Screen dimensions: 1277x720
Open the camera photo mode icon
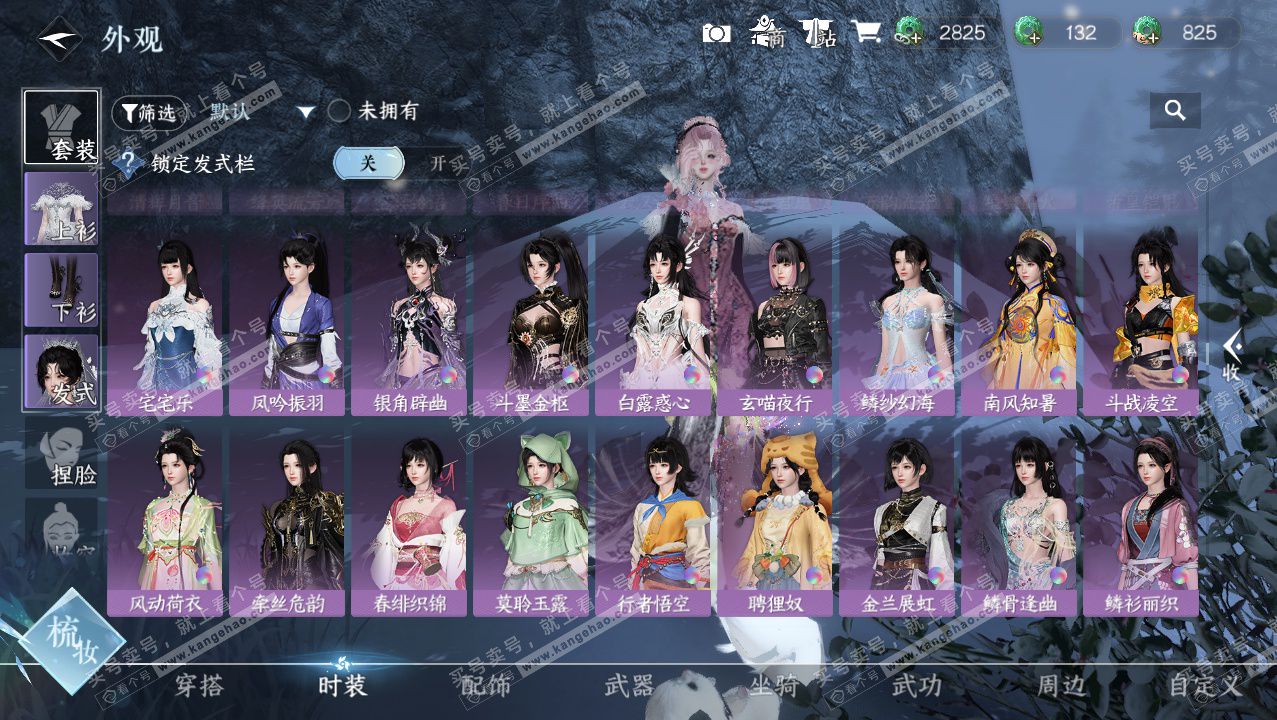click(x=716, y=33)
